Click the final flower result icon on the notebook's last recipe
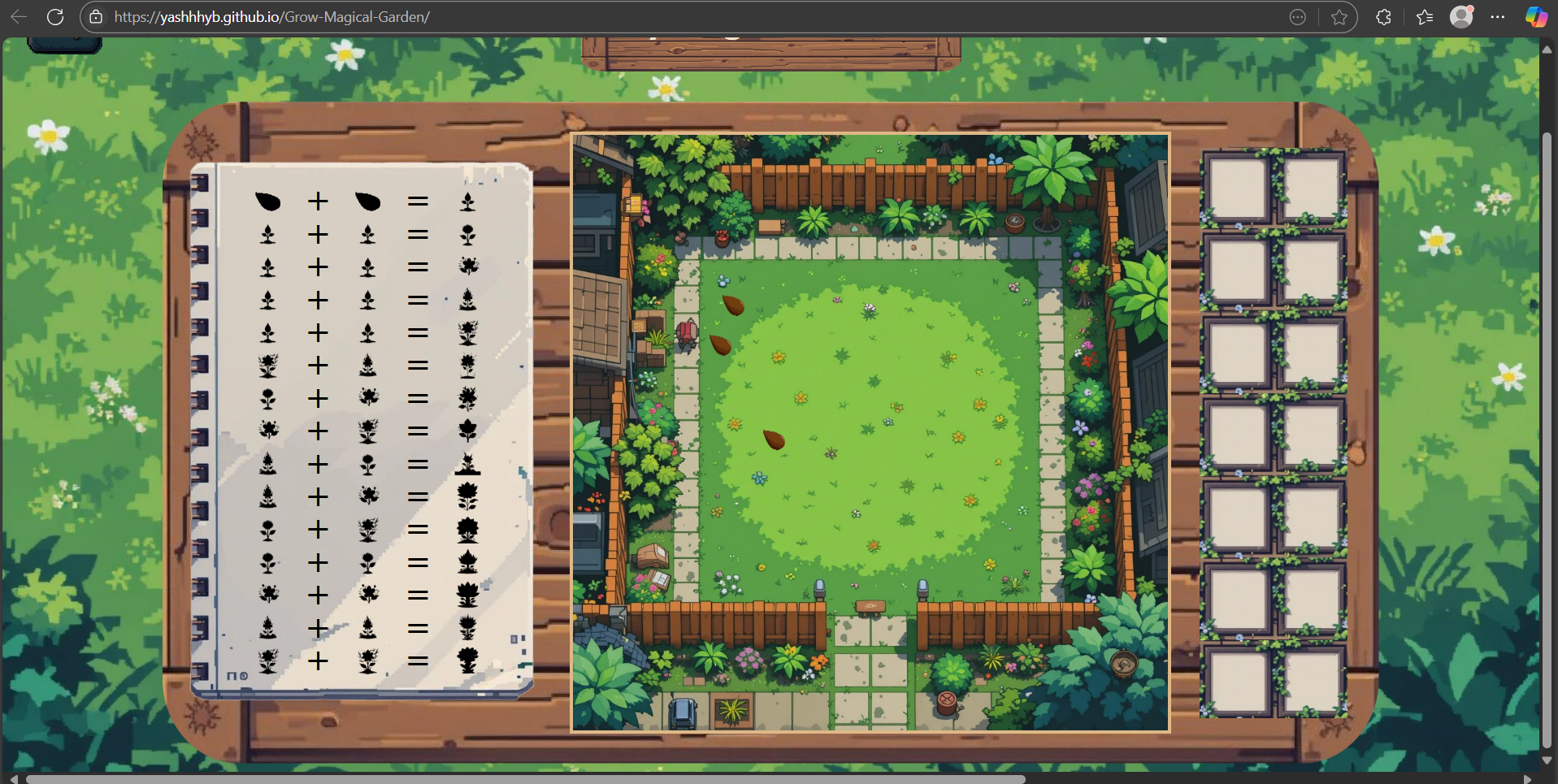Screen dimensions: 1558x784 469,661
